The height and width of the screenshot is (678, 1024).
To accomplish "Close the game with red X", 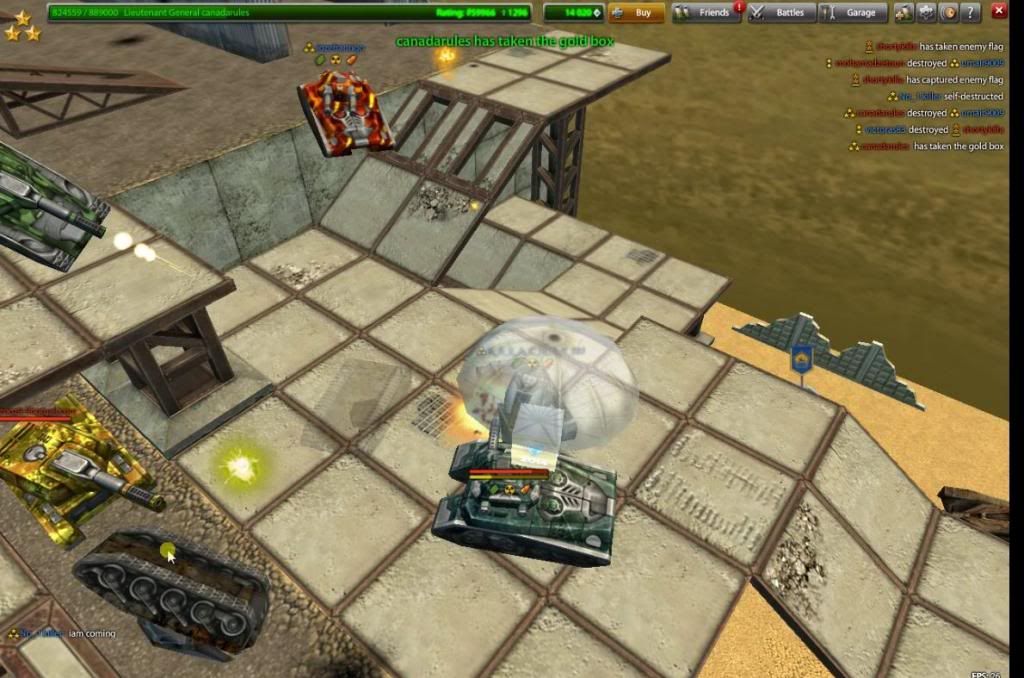I will click(x=998, y=11).
